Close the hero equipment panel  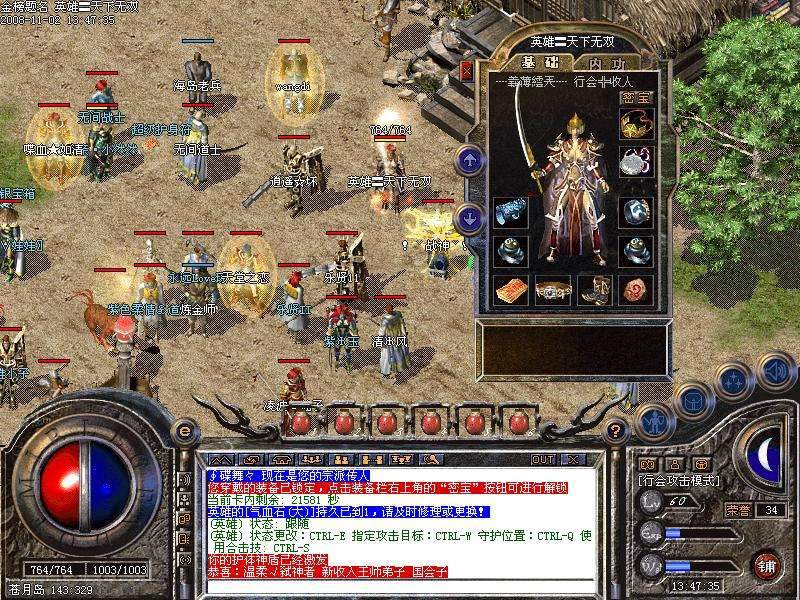point(466,70)
